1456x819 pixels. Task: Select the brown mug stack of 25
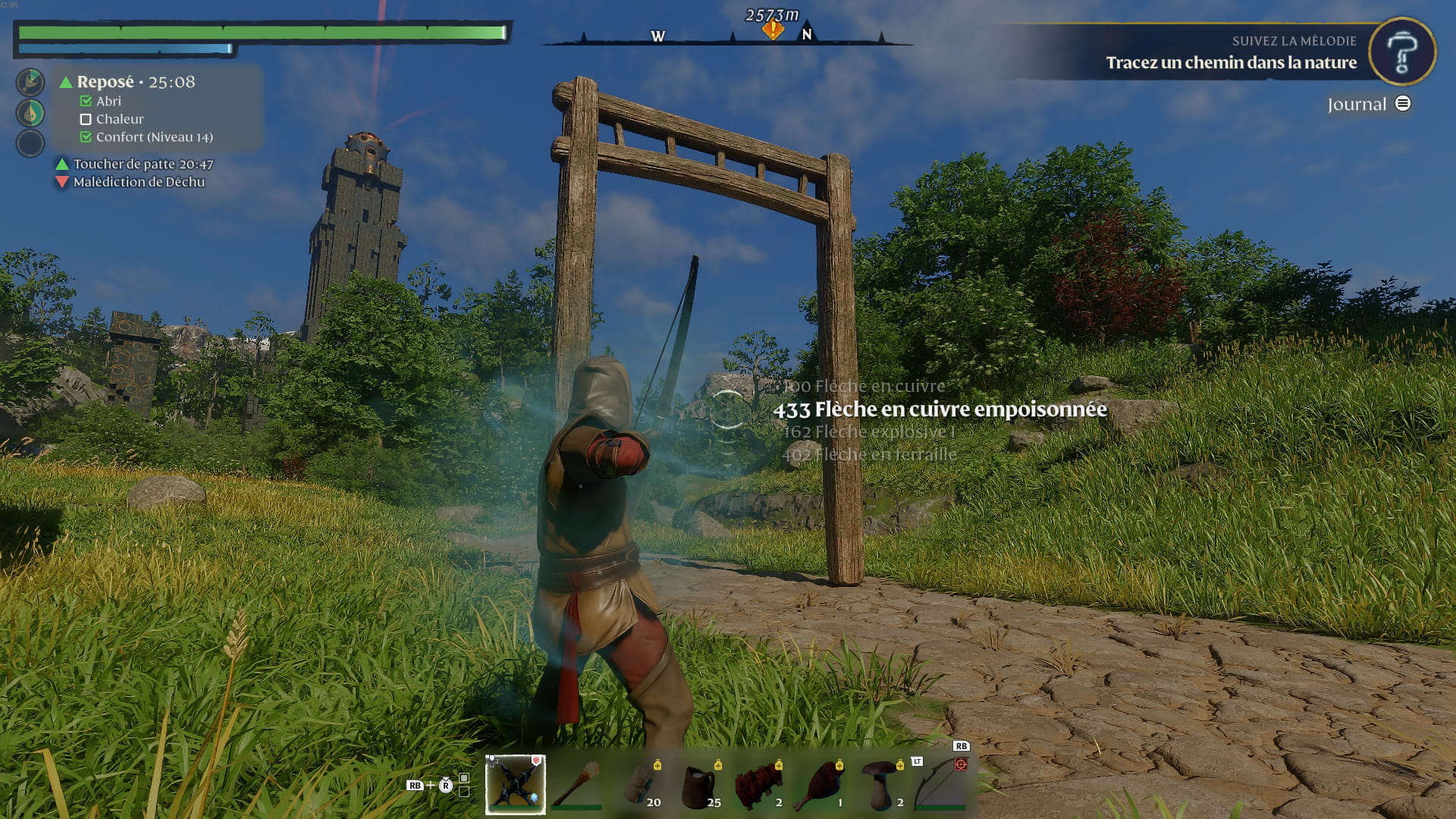(x=699, y=784)
